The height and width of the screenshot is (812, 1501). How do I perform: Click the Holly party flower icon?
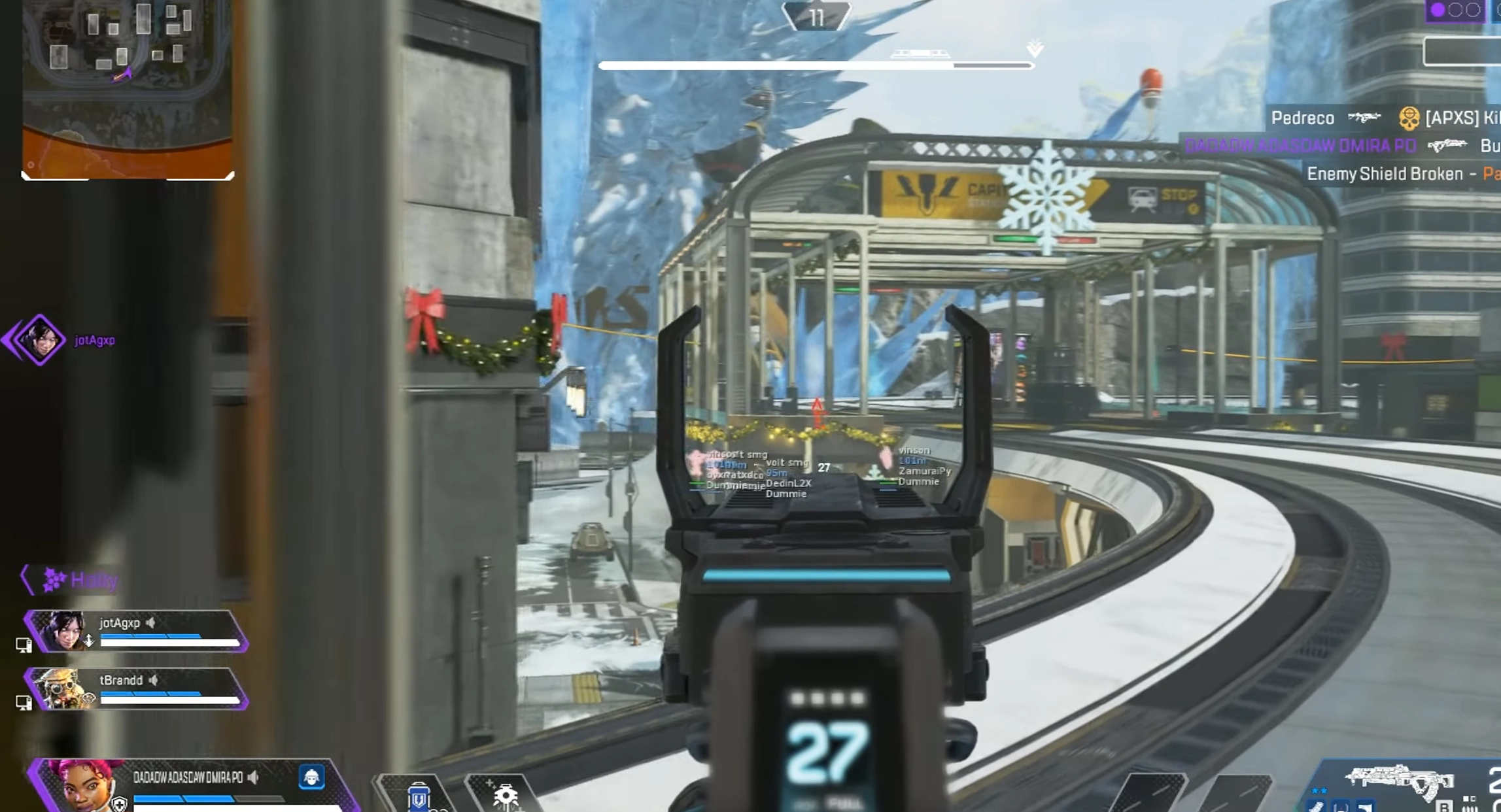[54, 579]
